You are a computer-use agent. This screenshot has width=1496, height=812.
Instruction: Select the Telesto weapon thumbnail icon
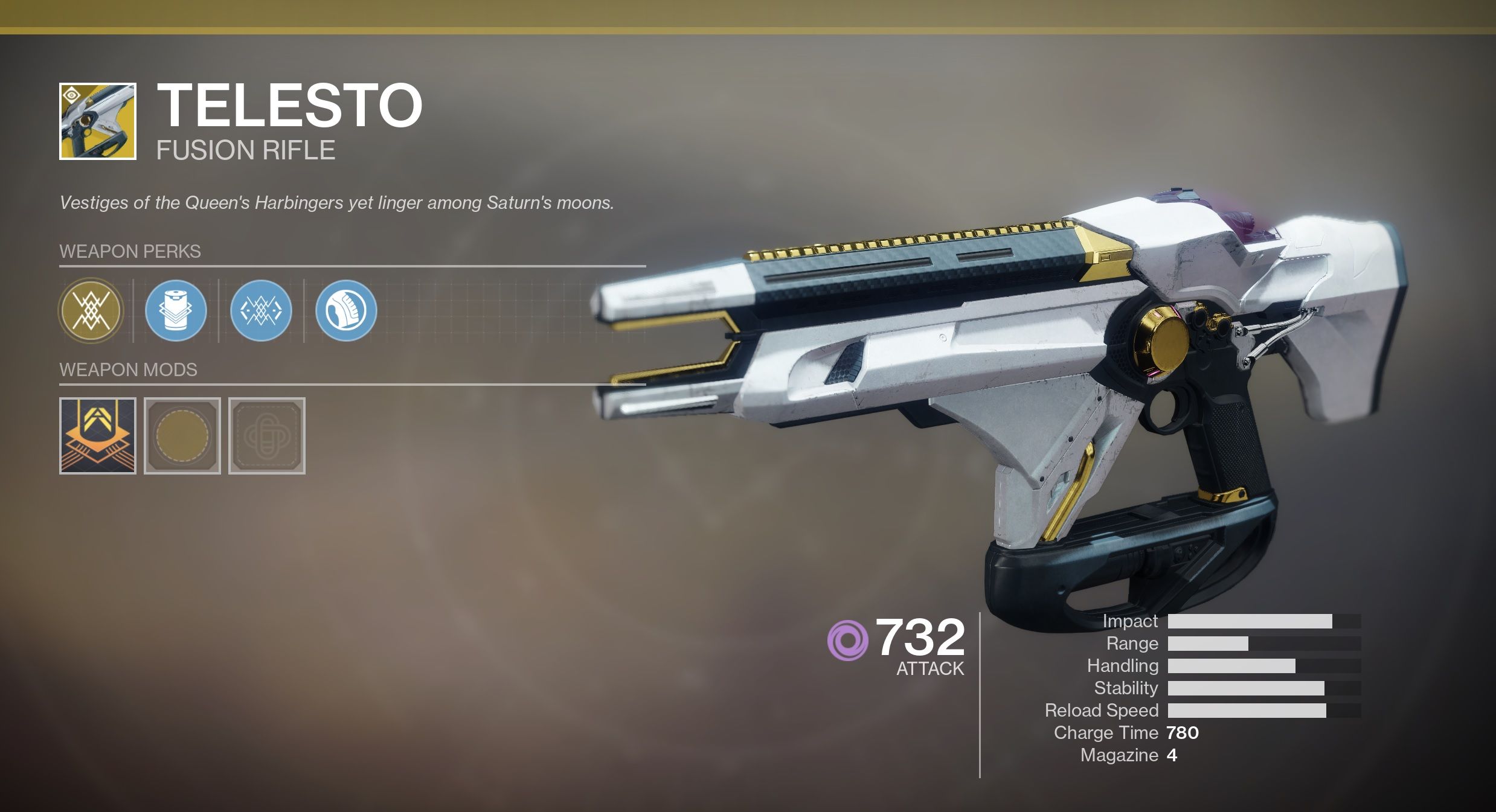coord(98,121)
